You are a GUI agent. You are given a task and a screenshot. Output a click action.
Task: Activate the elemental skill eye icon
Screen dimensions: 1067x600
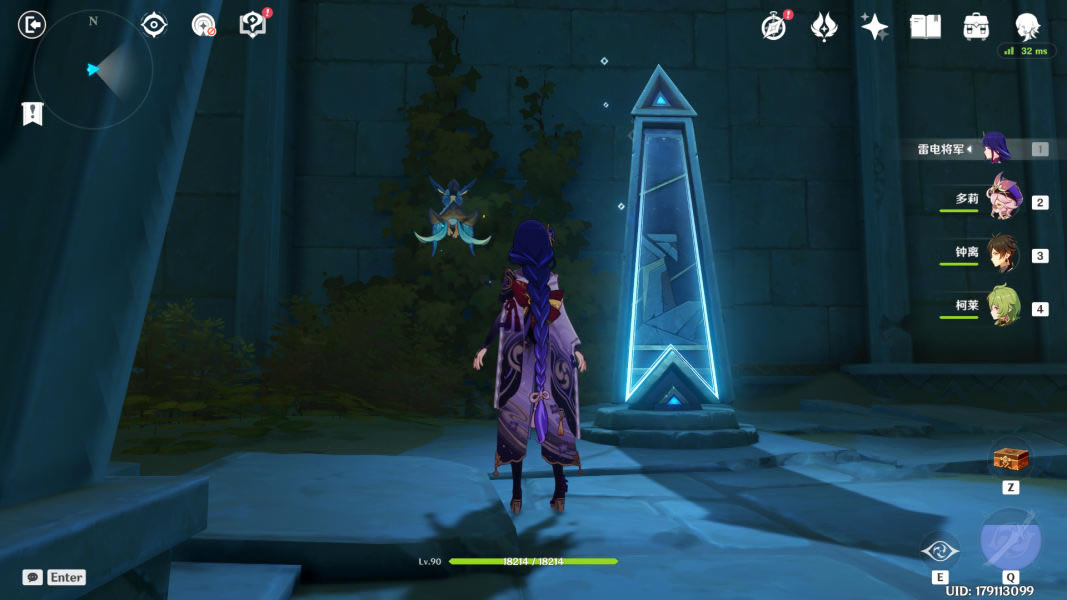tap(940, 551)
